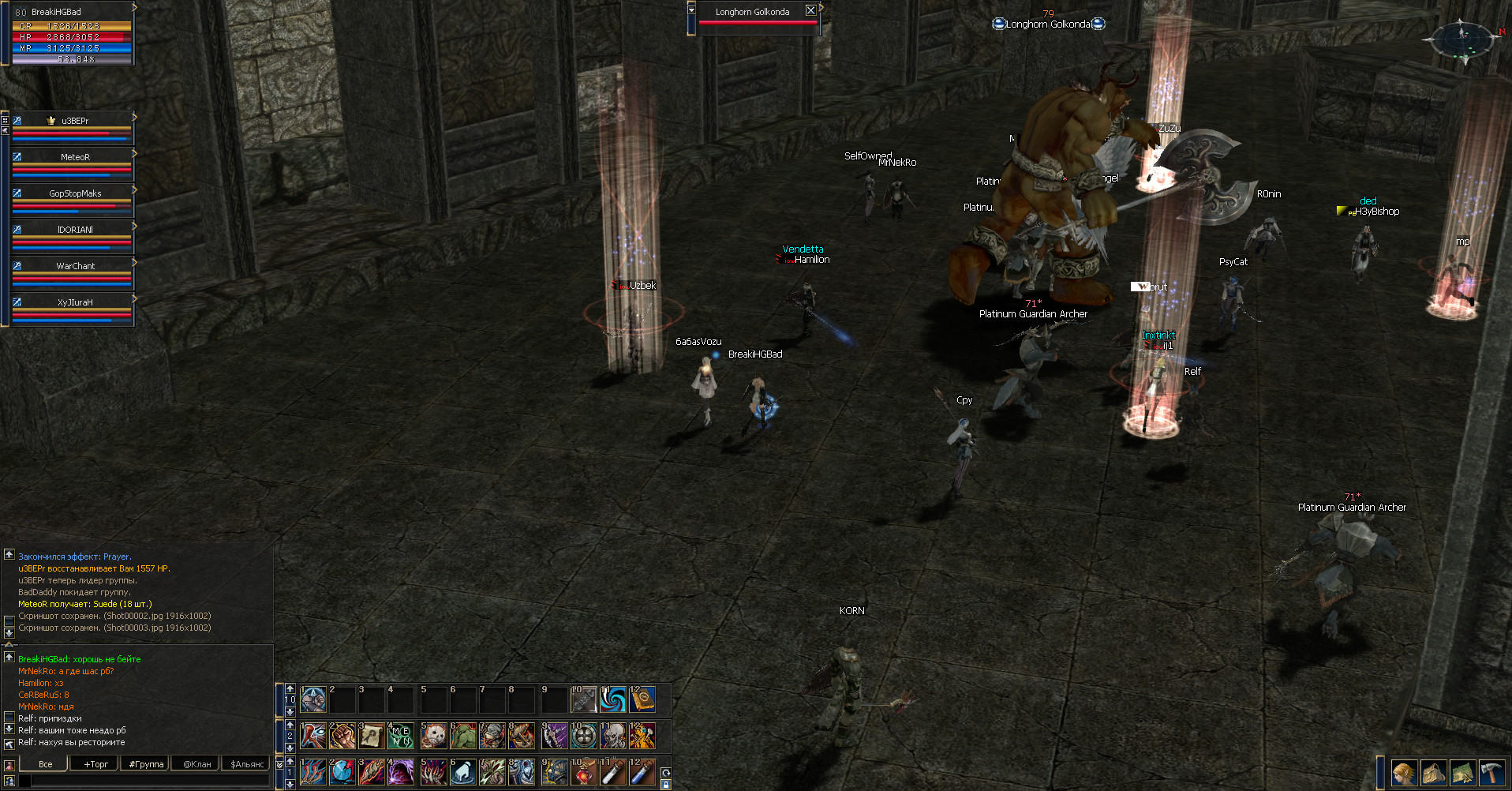Select party member WarChant
Screen dimensions: 1512x791
pos(74,266)
